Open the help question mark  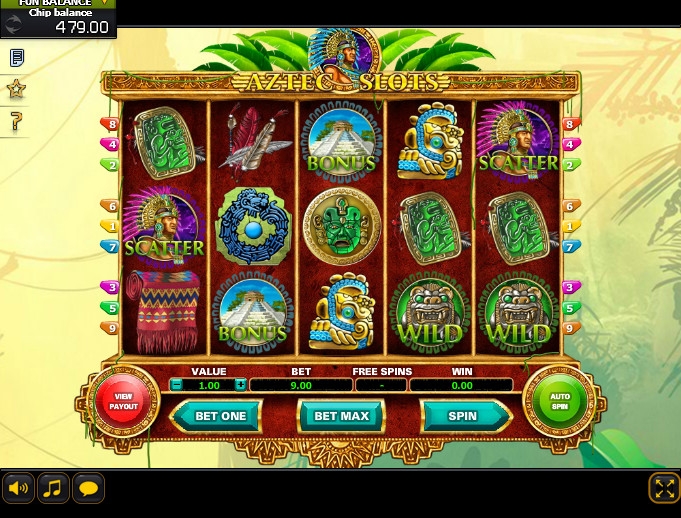coord(16,122)
